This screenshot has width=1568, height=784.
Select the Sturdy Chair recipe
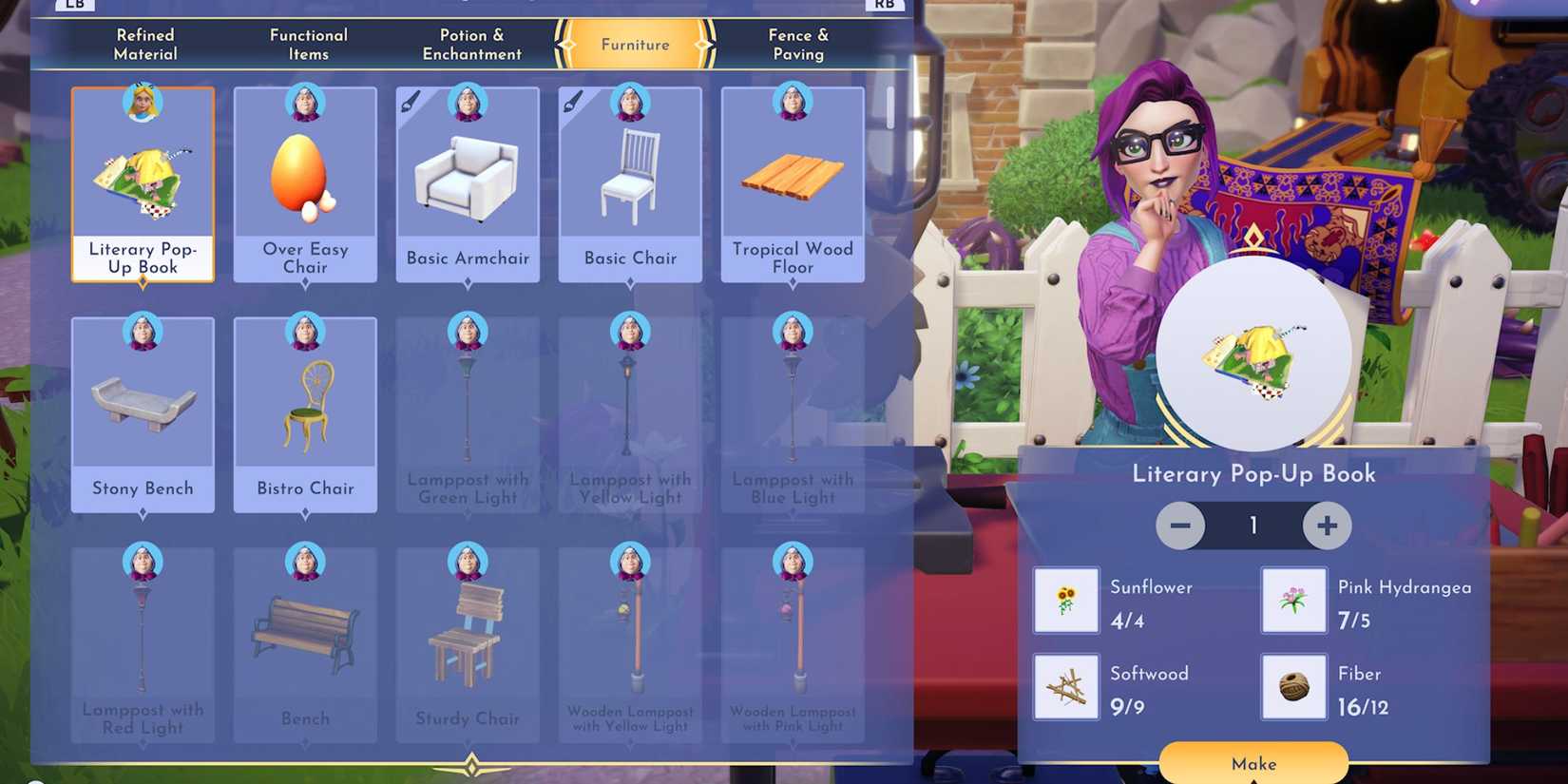(x=468, y=637)
